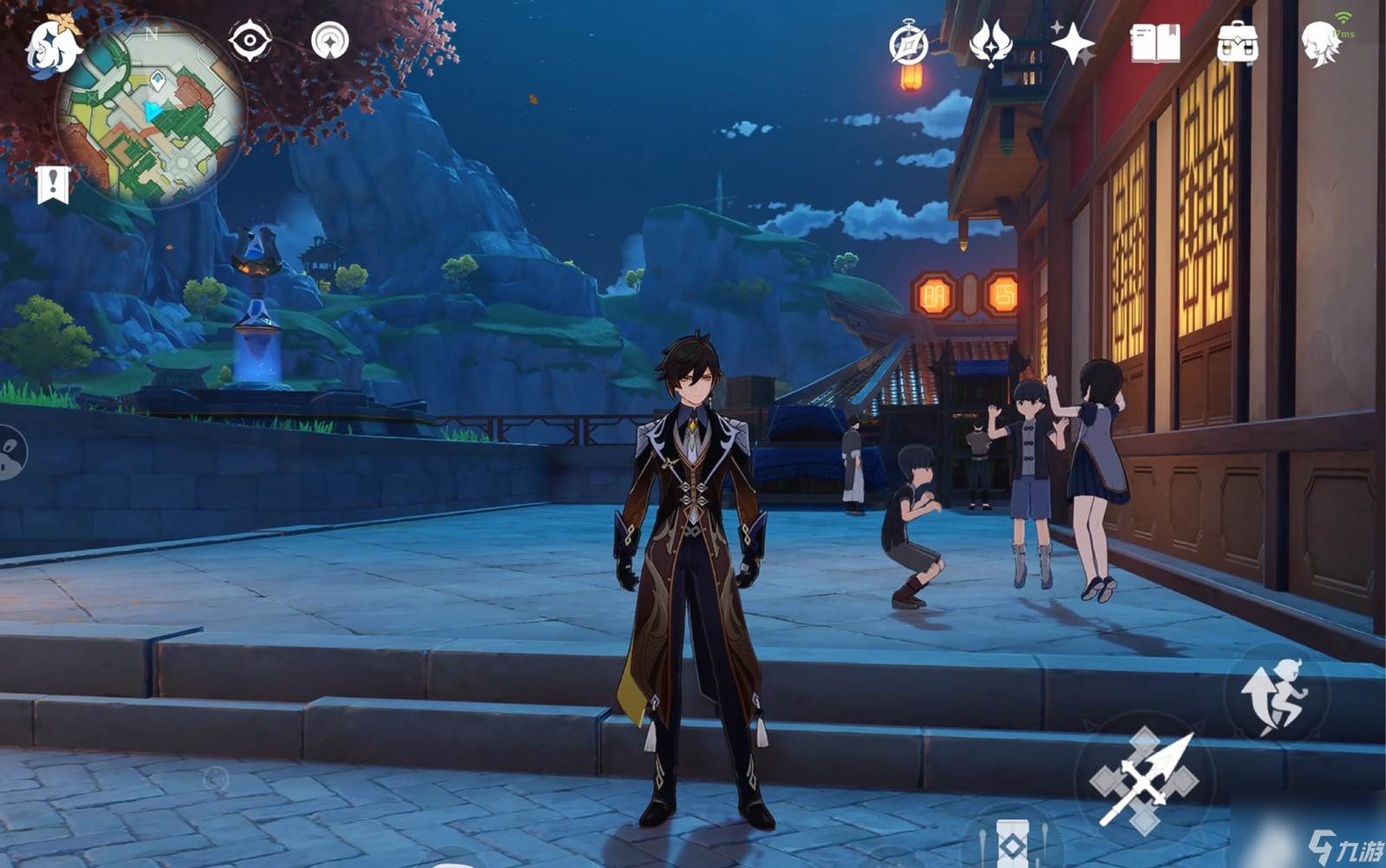Open the circular minimap
Image resolution: width=1386 pixels, height=868 pixels.
(x=151, y=113)
